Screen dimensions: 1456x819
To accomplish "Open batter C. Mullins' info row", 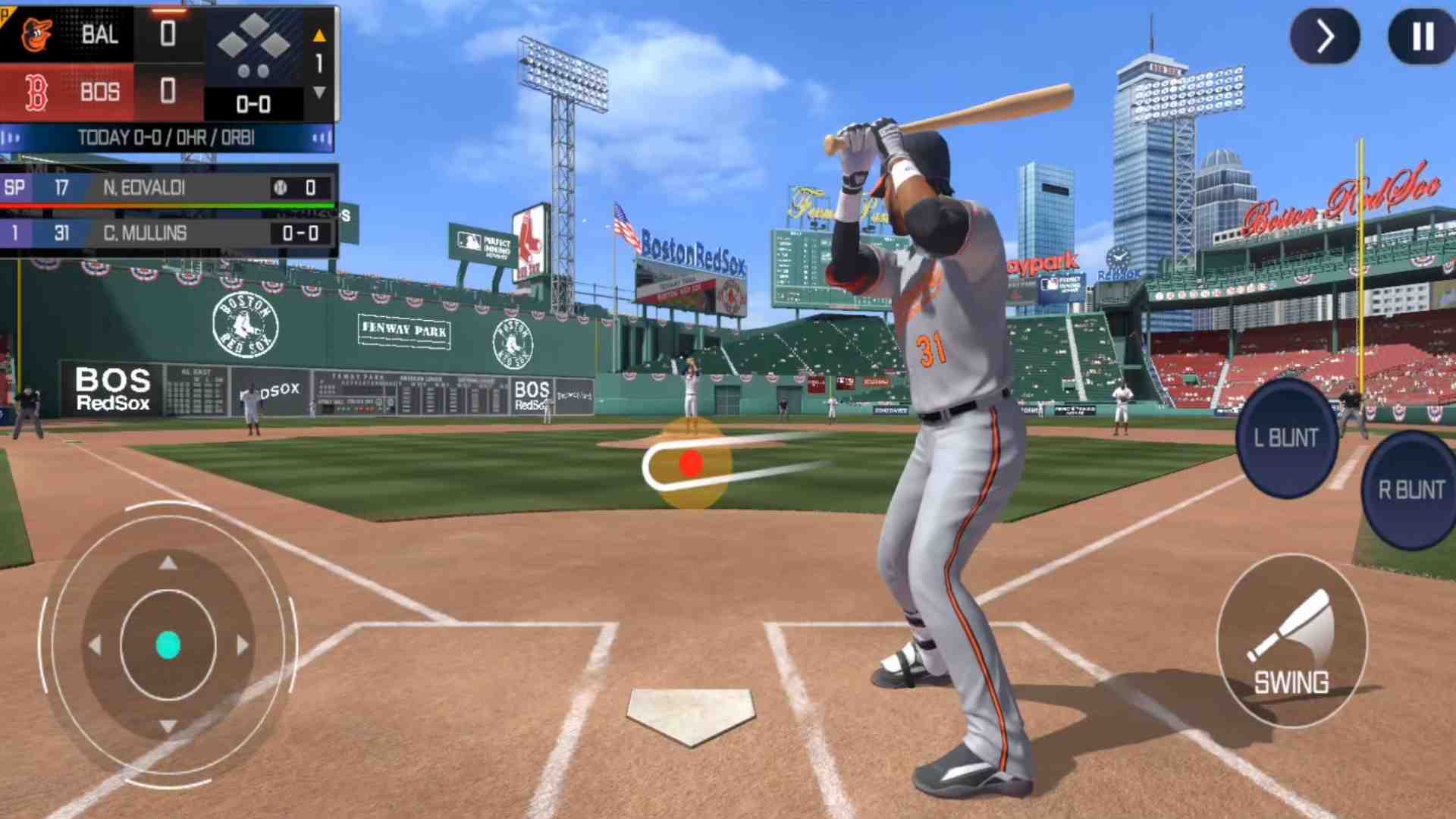I will pyautogui.click(x=168, y=233).
